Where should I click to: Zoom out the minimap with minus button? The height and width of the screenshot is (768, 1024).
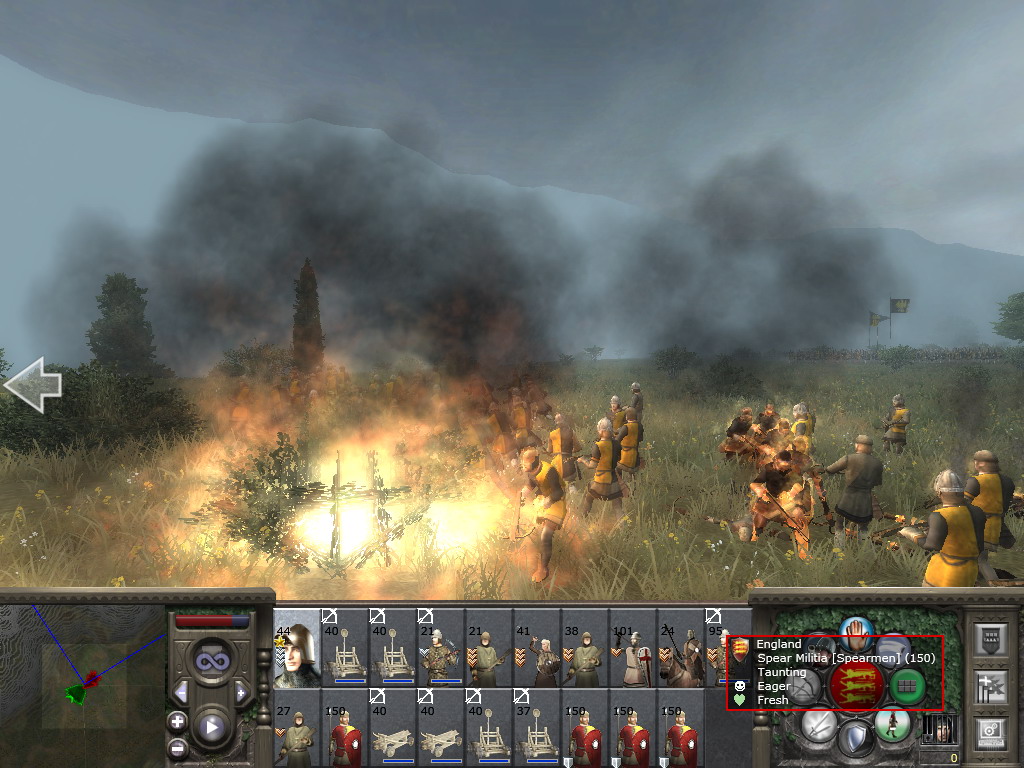[x=177, y=746]
